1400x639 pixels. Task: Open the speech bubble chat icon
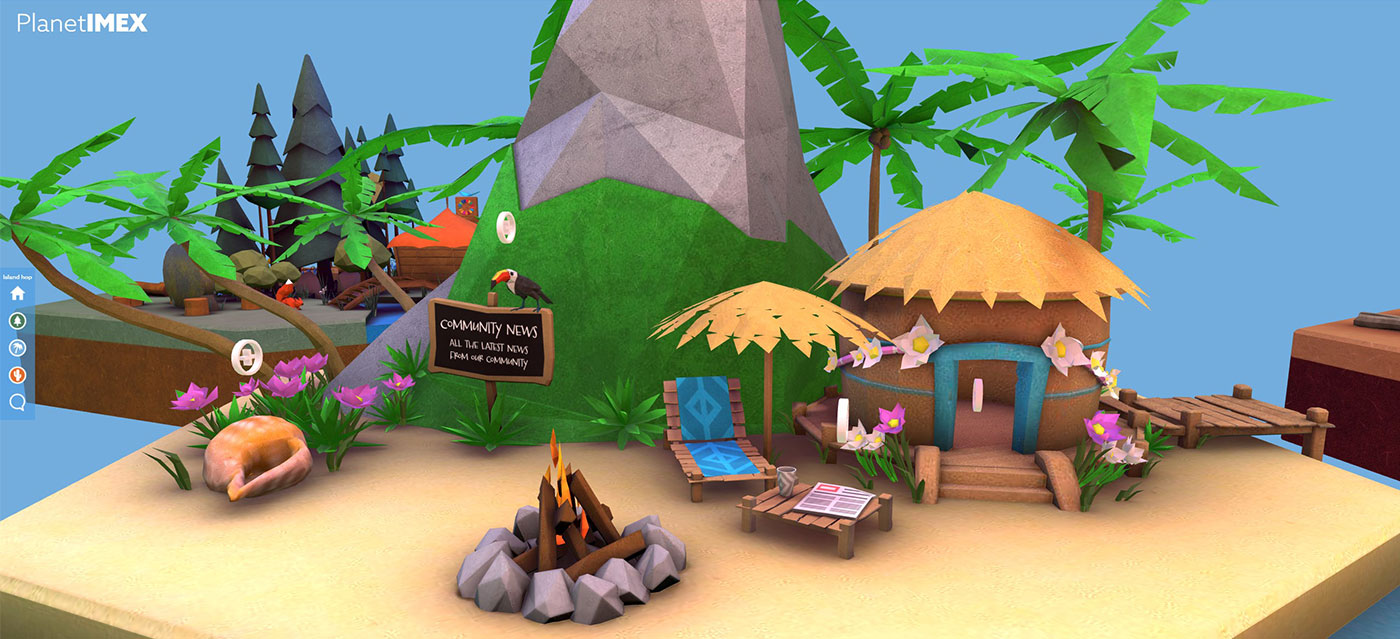17,402
